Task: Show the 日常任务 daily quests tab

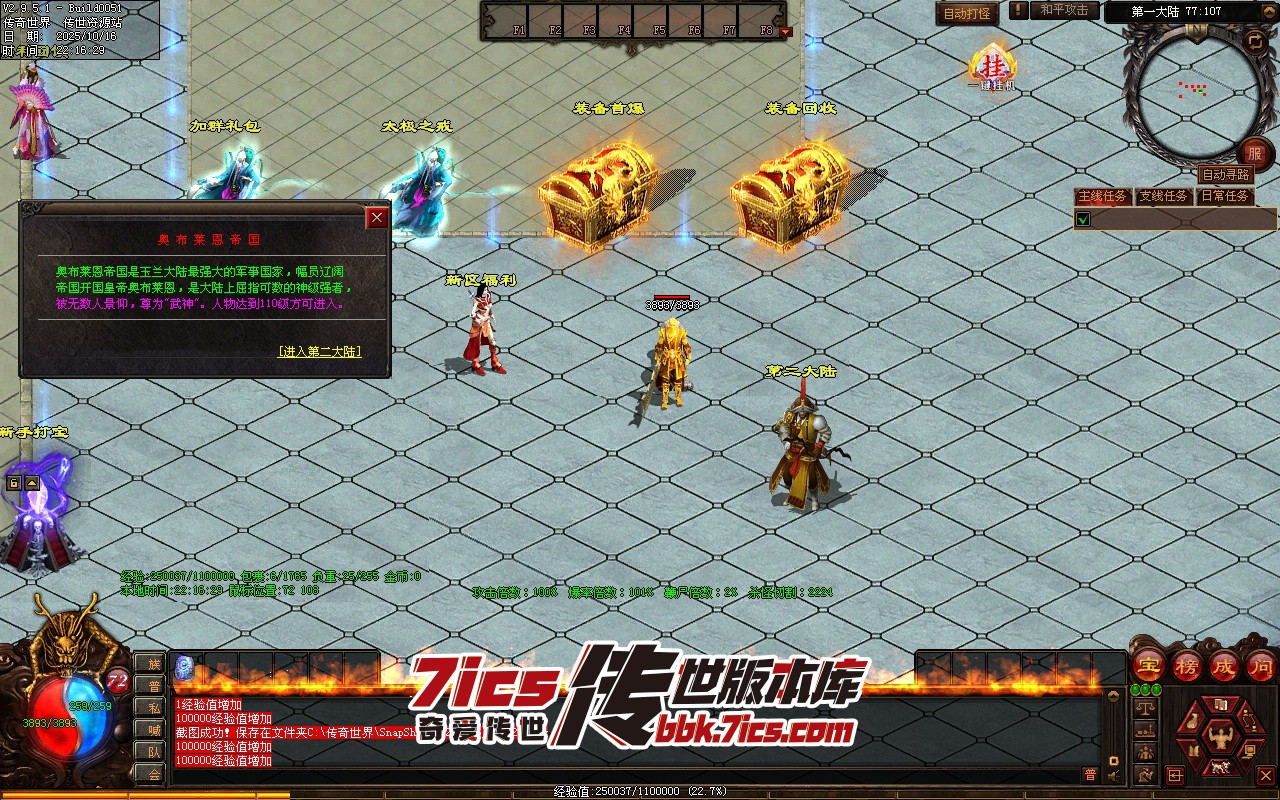Action: (x=1225, y=196)
